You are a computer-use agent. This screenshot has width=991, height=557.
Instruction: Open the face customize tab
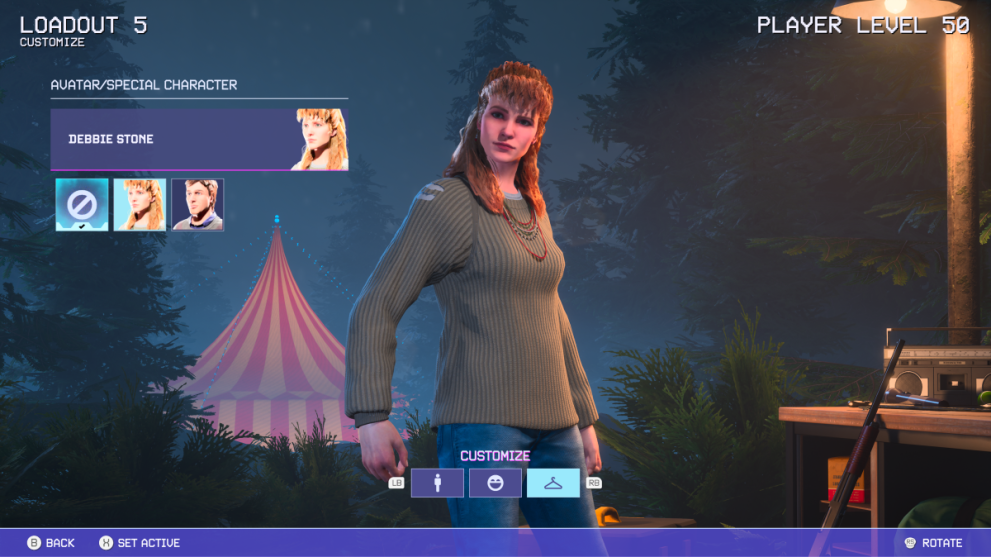click(x=495, y=483)
